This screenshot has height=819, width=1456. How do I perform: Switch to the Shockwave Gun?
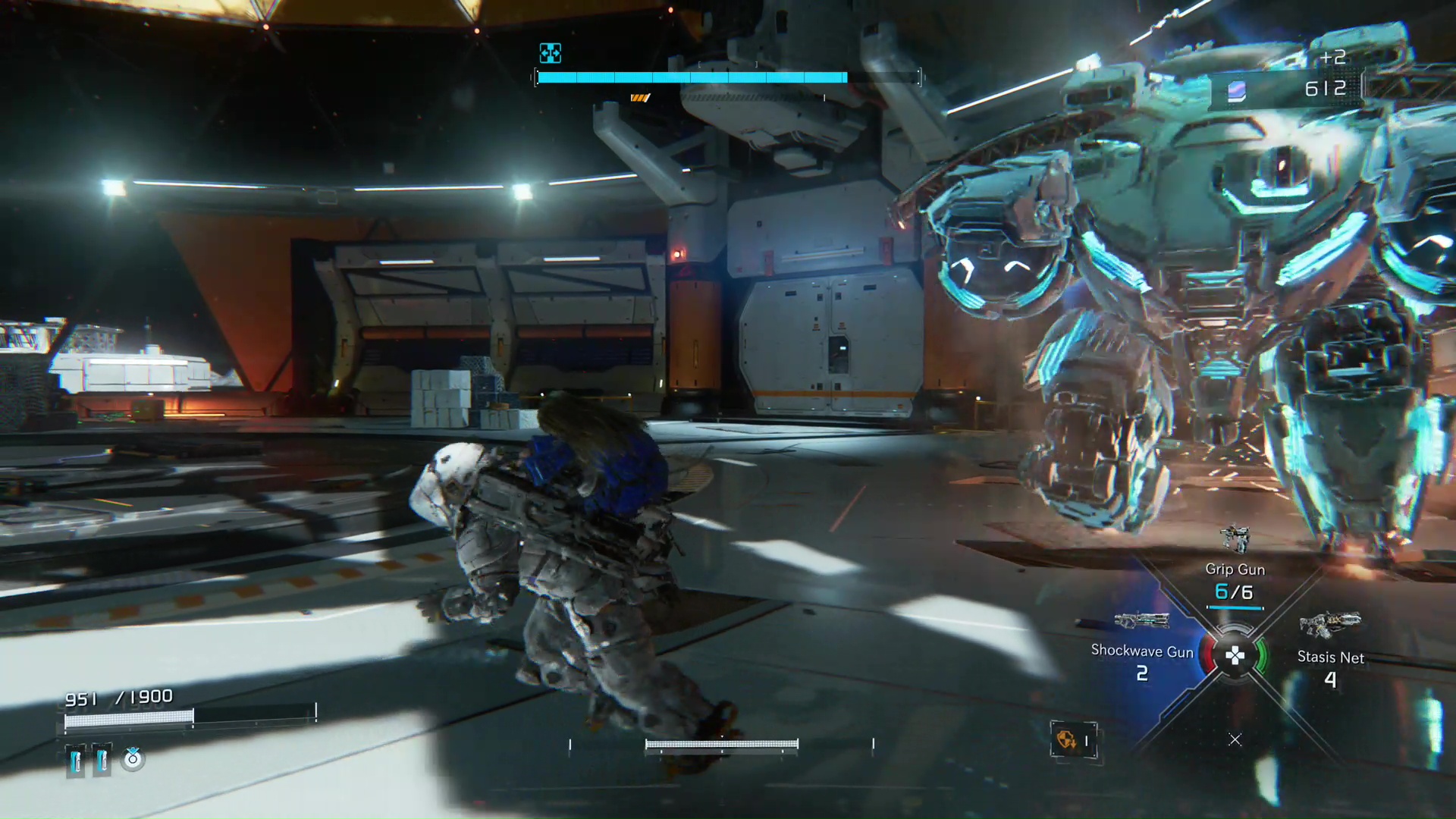(x=1141, y=651)
